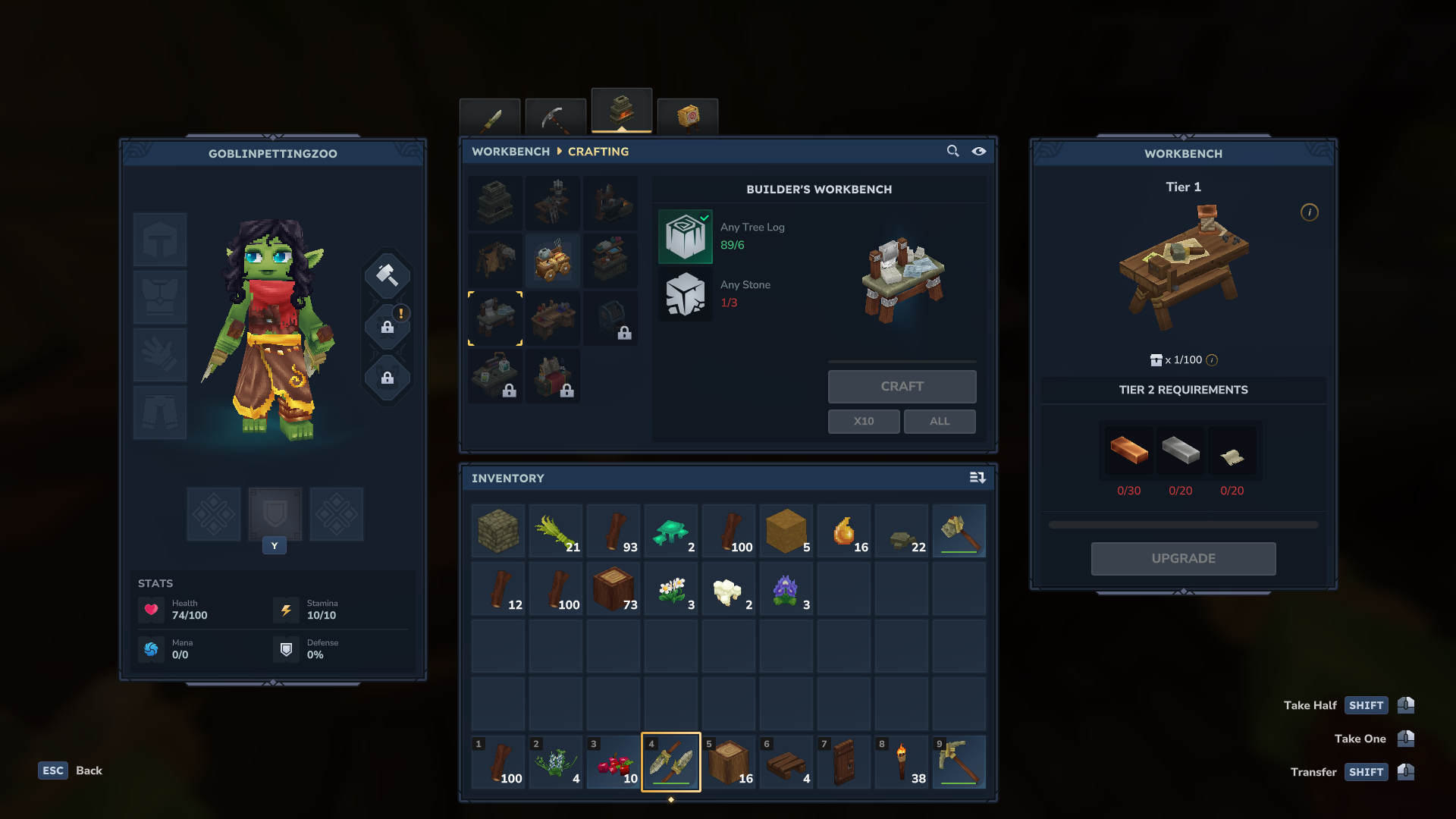1456x819 pixels.
Task: Select the Any Tree Log ingredient
Action: click(686, 237)
